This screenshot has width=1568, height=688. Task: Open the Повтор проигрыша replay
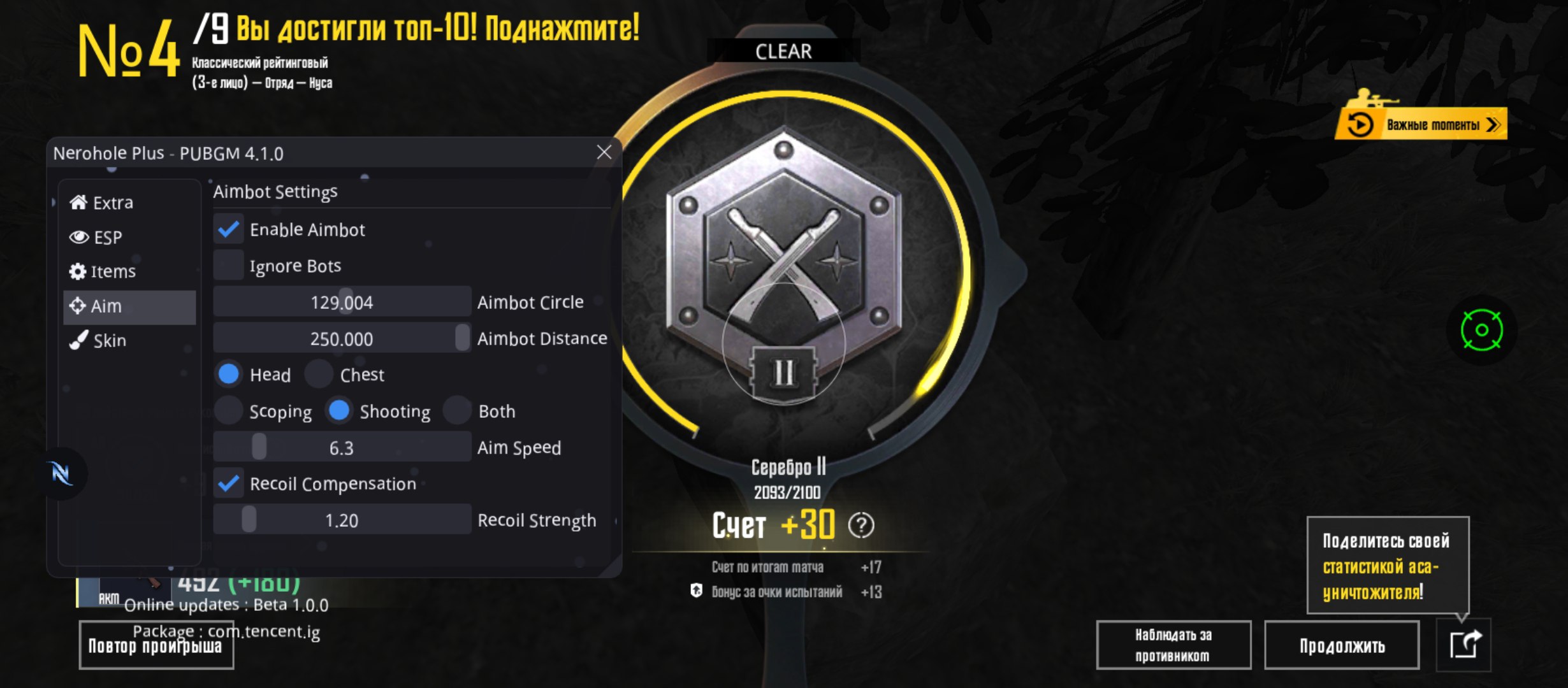(x=156, y=646)
